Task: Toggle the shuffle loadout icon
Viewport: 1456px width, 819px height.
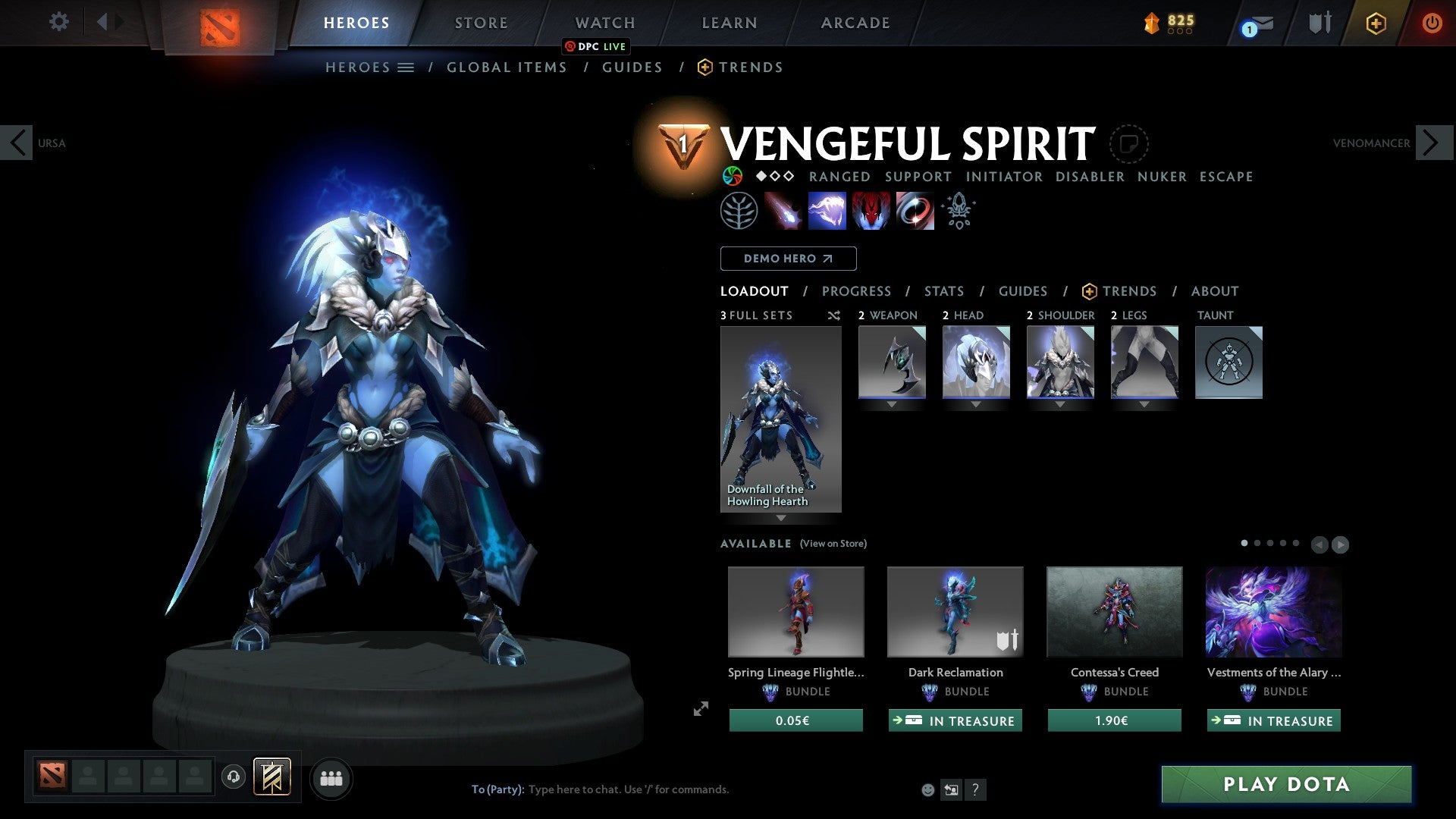Action: coord(833,315)
